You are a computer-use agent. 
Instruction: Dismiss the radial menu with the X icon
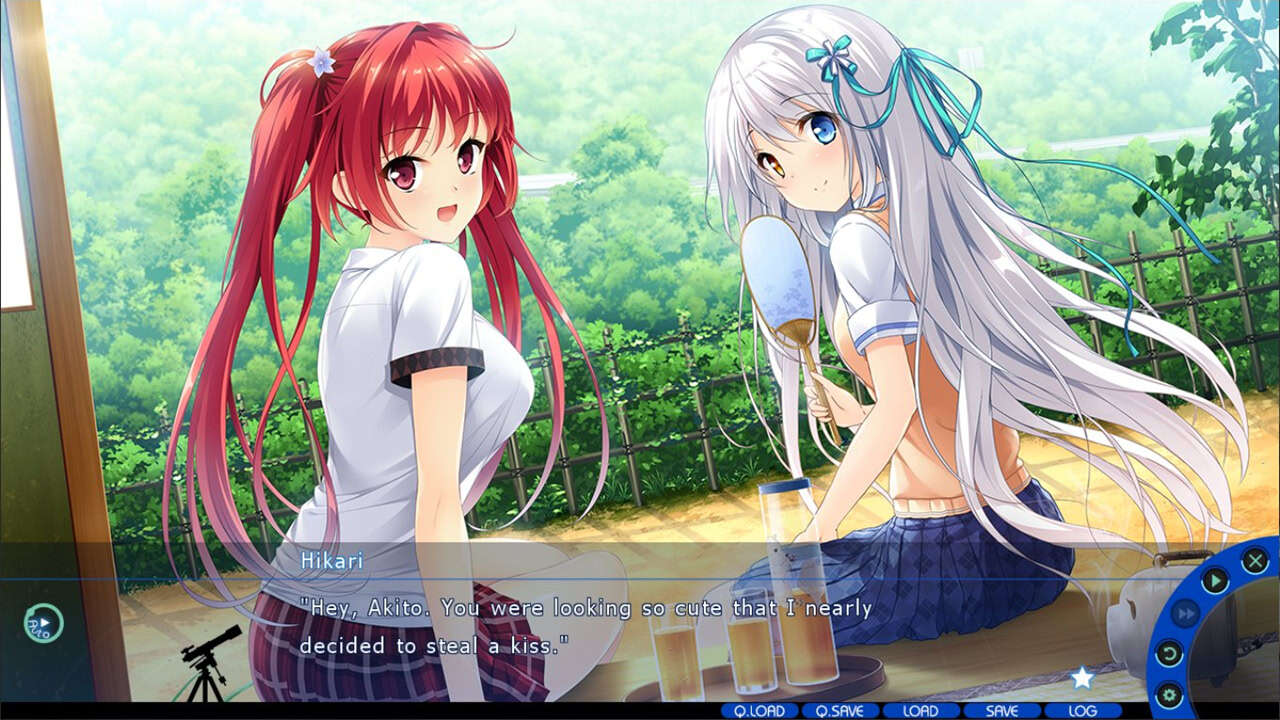tap(1257, 558)
